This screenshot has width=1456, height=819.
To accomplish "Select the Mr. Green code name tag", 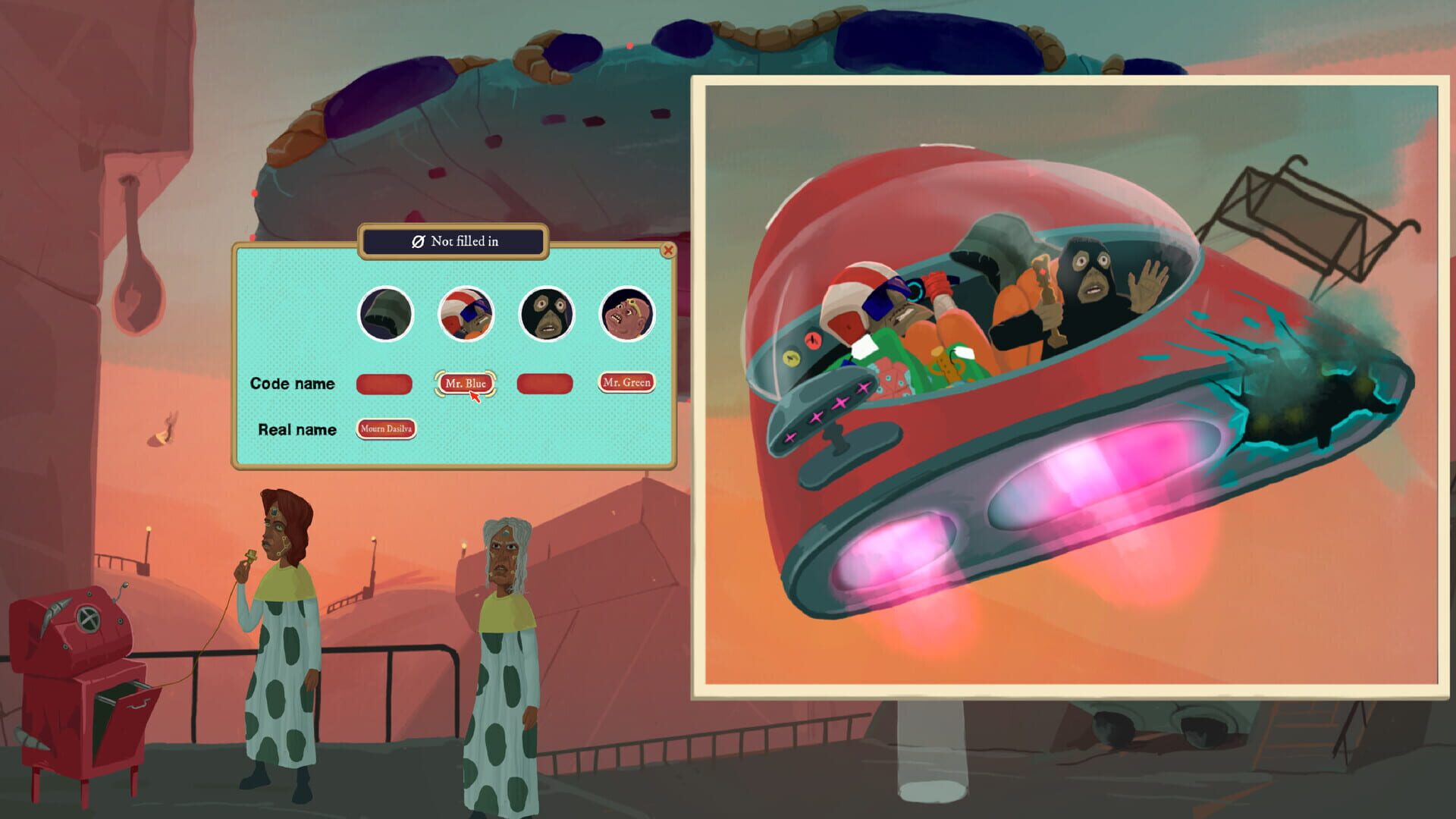I will 626,383.
